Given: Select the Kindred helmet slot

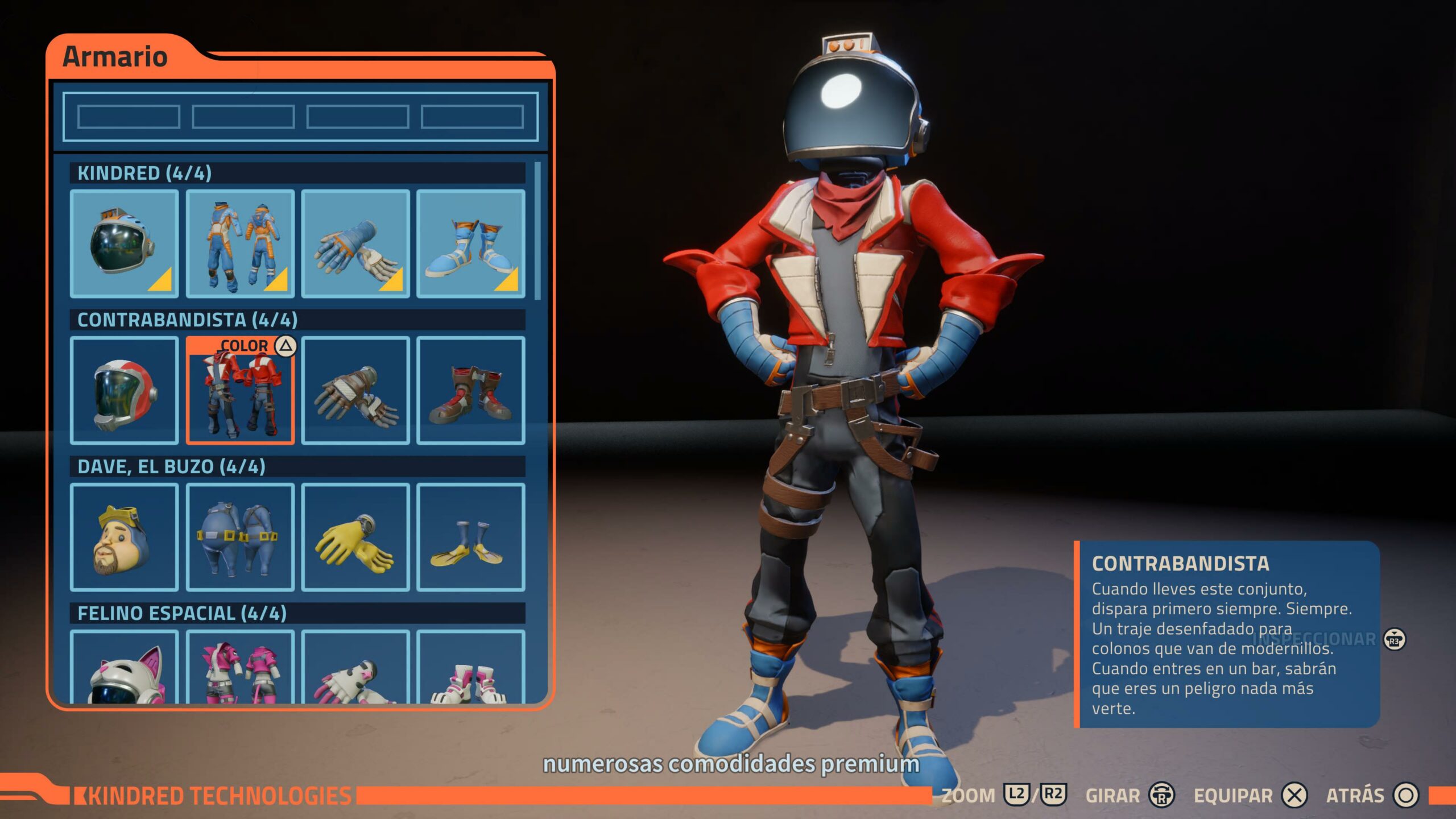Looking at the screenshot, I should click(124, 243).
